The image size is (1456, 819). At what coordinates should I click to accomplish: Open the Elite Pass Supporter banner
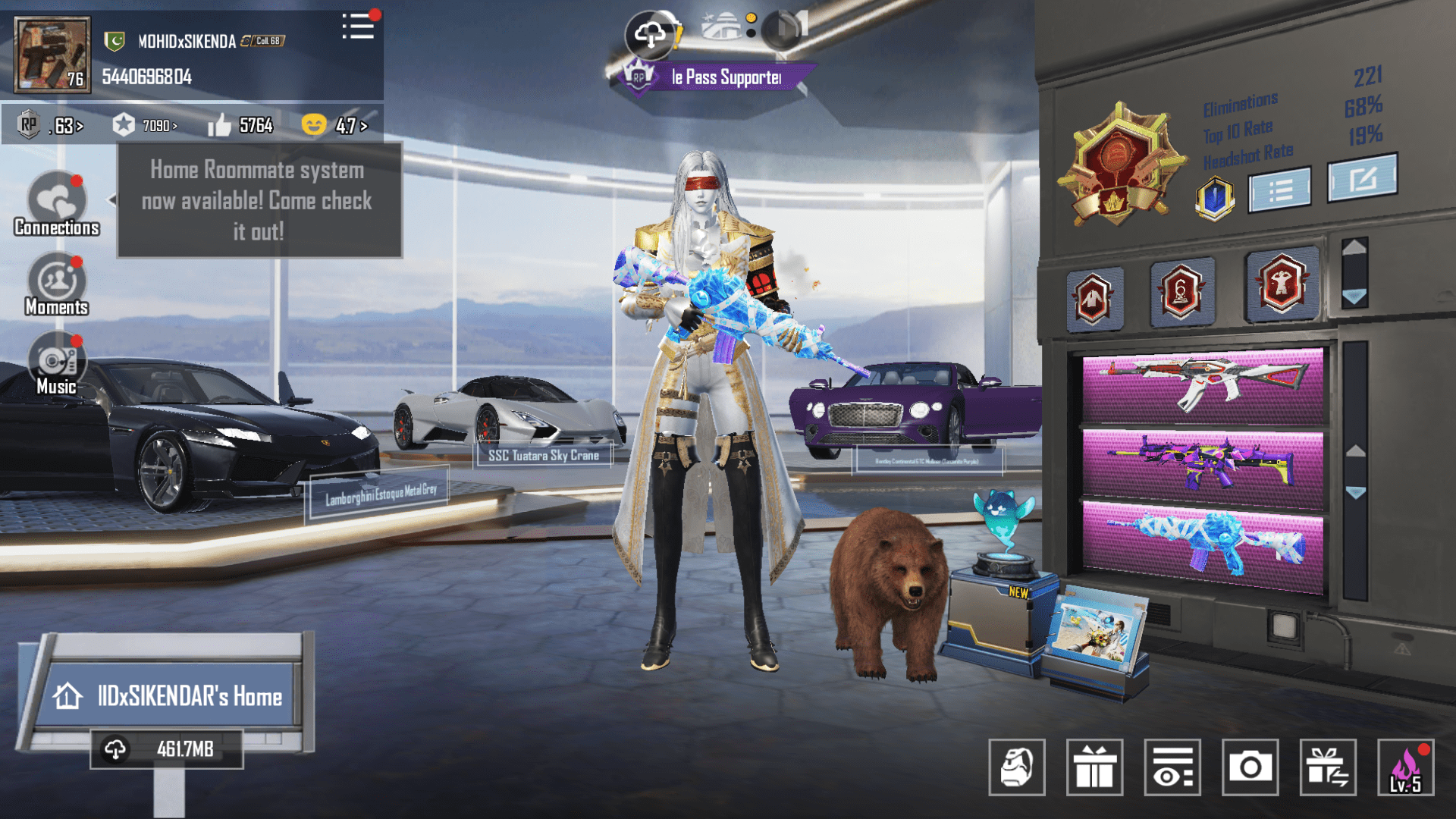coord(720,76)
